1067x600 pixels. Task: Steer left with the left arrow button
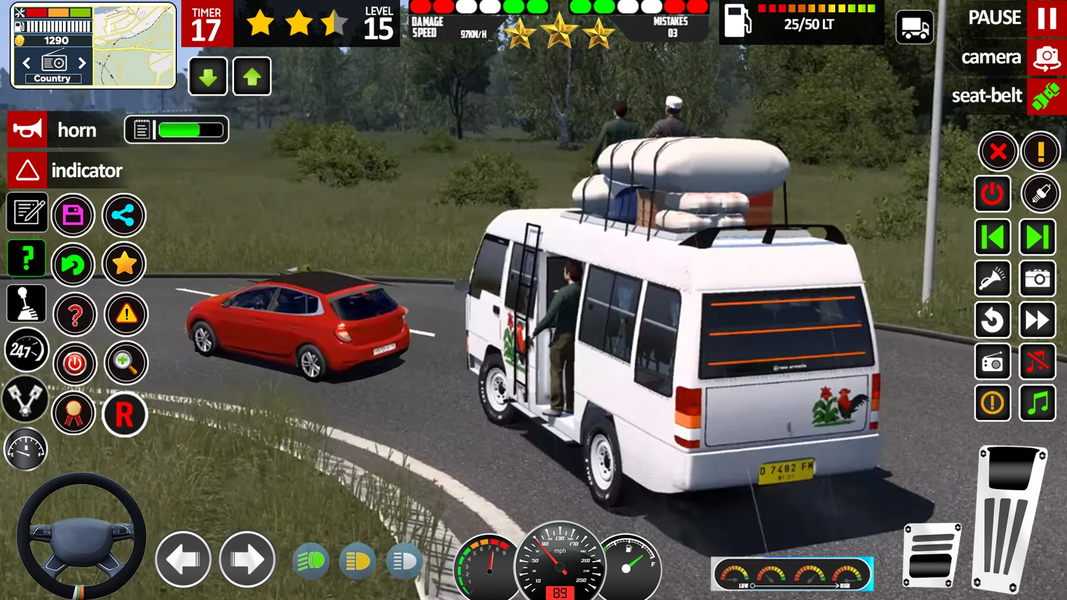183,559
